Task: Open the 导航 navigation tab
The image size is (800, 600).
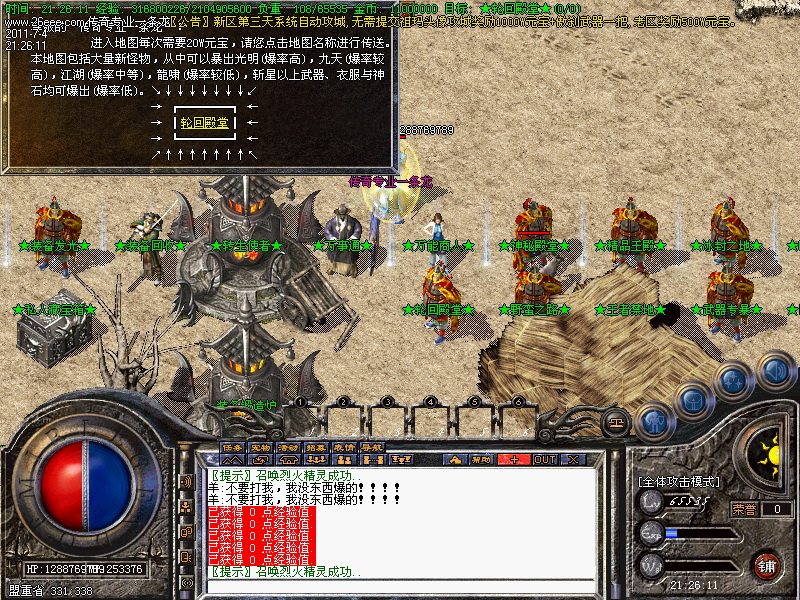Action: (372, 447)
